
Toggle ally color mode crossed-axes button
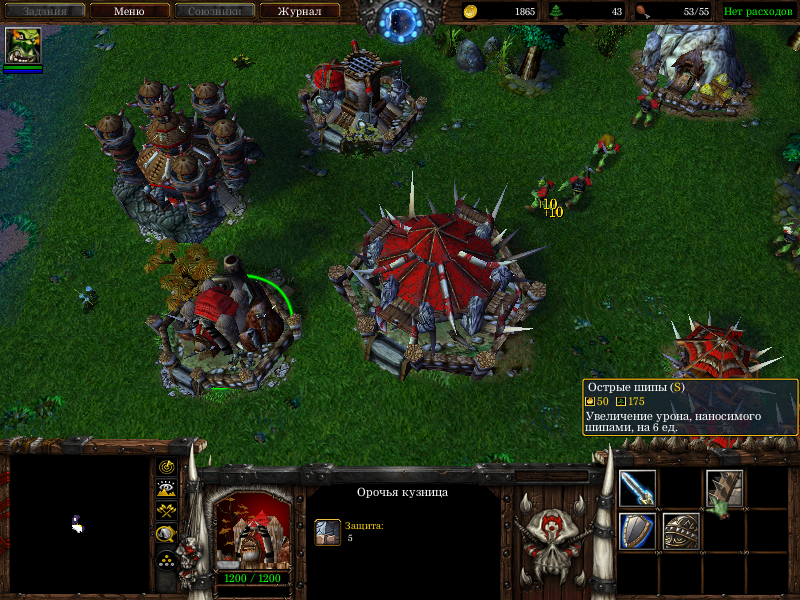pos(167,510)
